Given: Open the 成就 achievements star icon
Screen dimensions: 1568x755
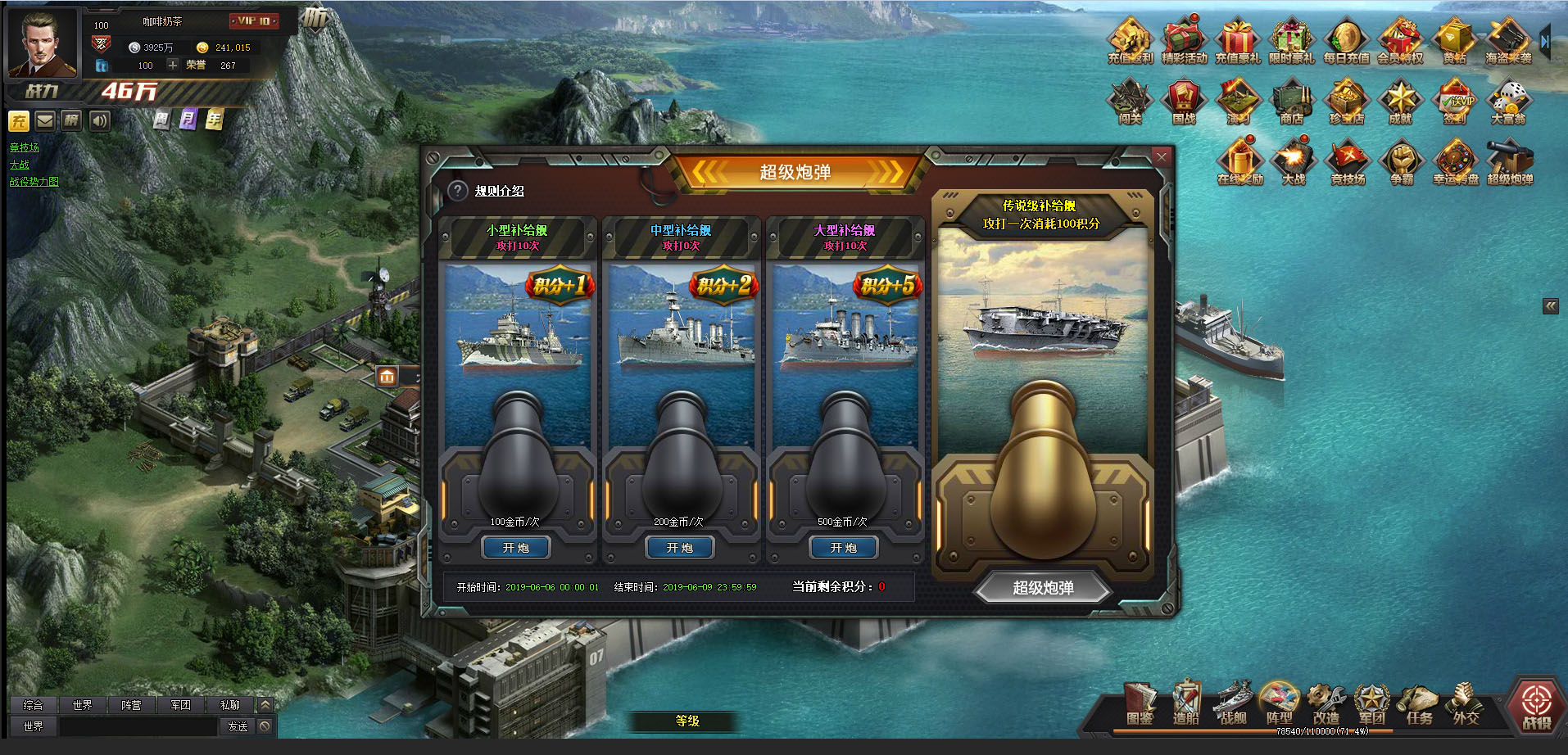Looking at the screenshot, I should coord(1400,102).
